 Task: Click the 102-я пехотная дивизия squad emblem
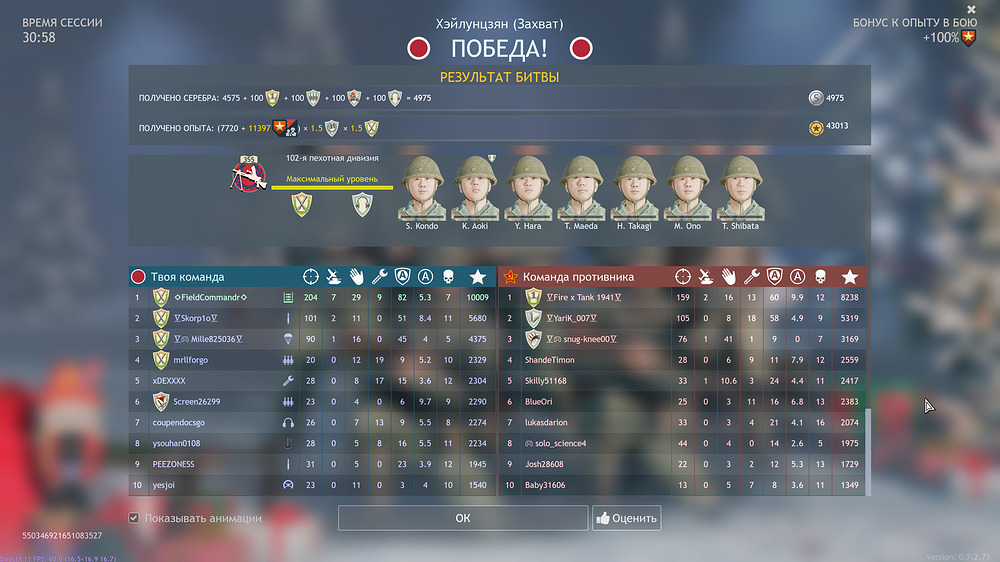click(248, 176)
